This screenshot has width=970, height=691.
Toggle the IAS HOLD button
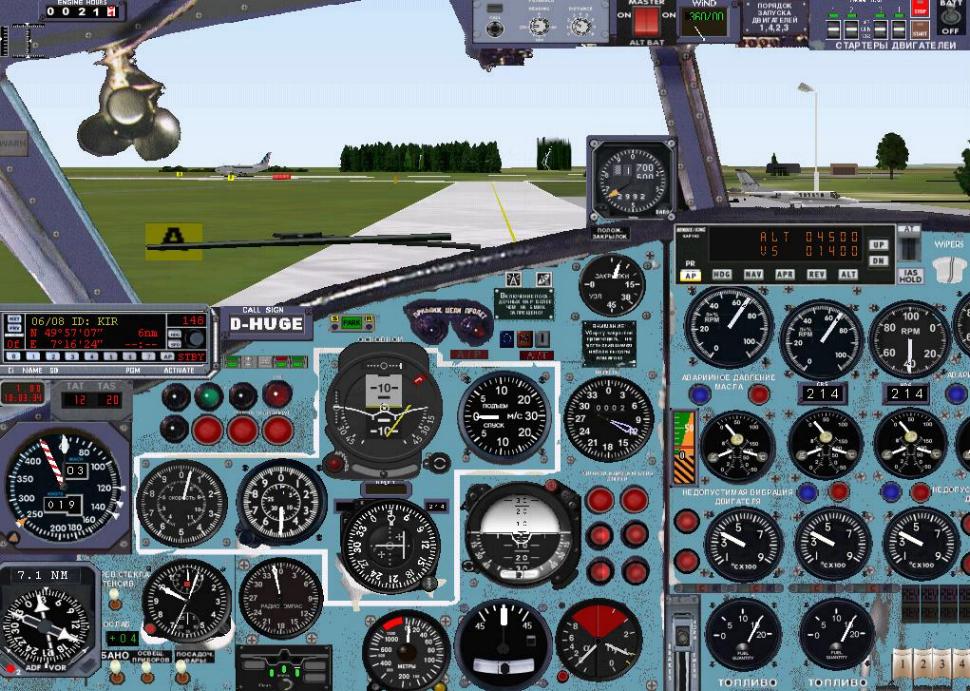(909, 274)
